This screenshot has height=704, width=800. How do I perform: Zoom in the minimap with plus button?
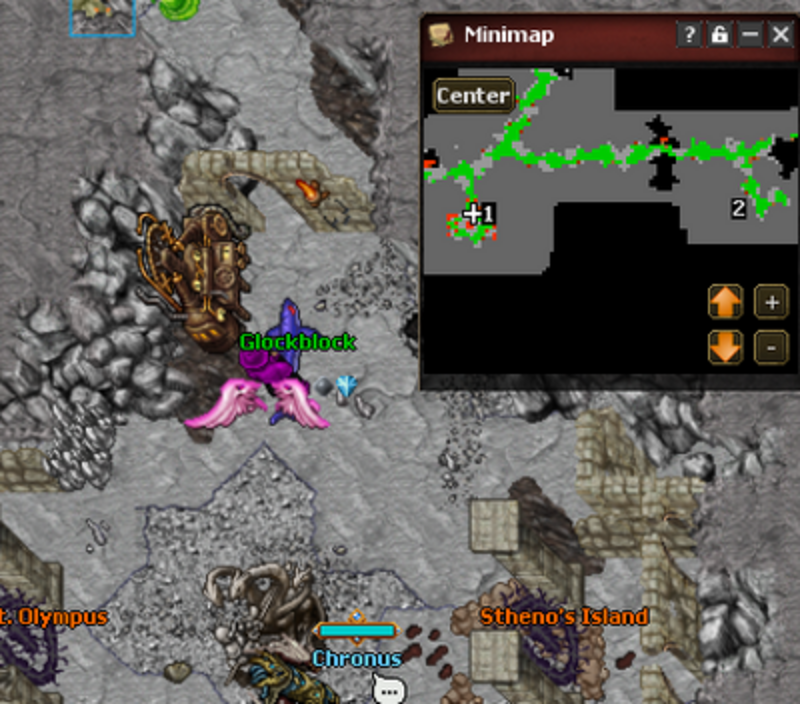point(770,301)
